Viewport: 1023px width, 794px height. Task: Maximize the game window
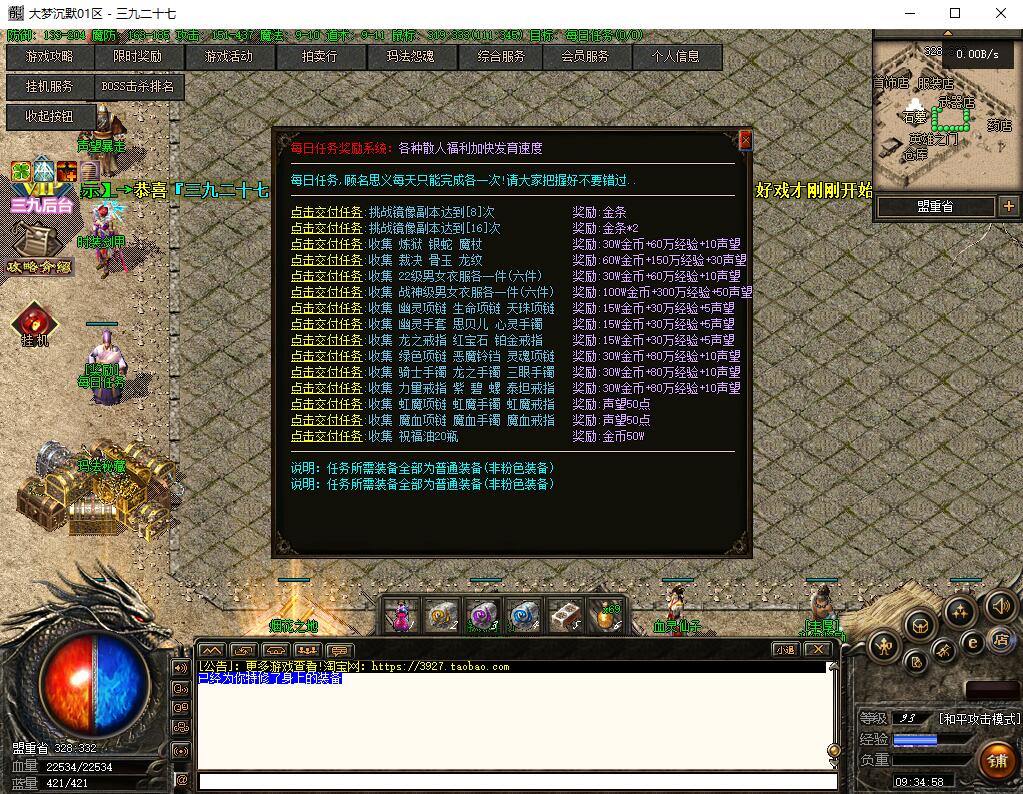click(x=955, y=13)
